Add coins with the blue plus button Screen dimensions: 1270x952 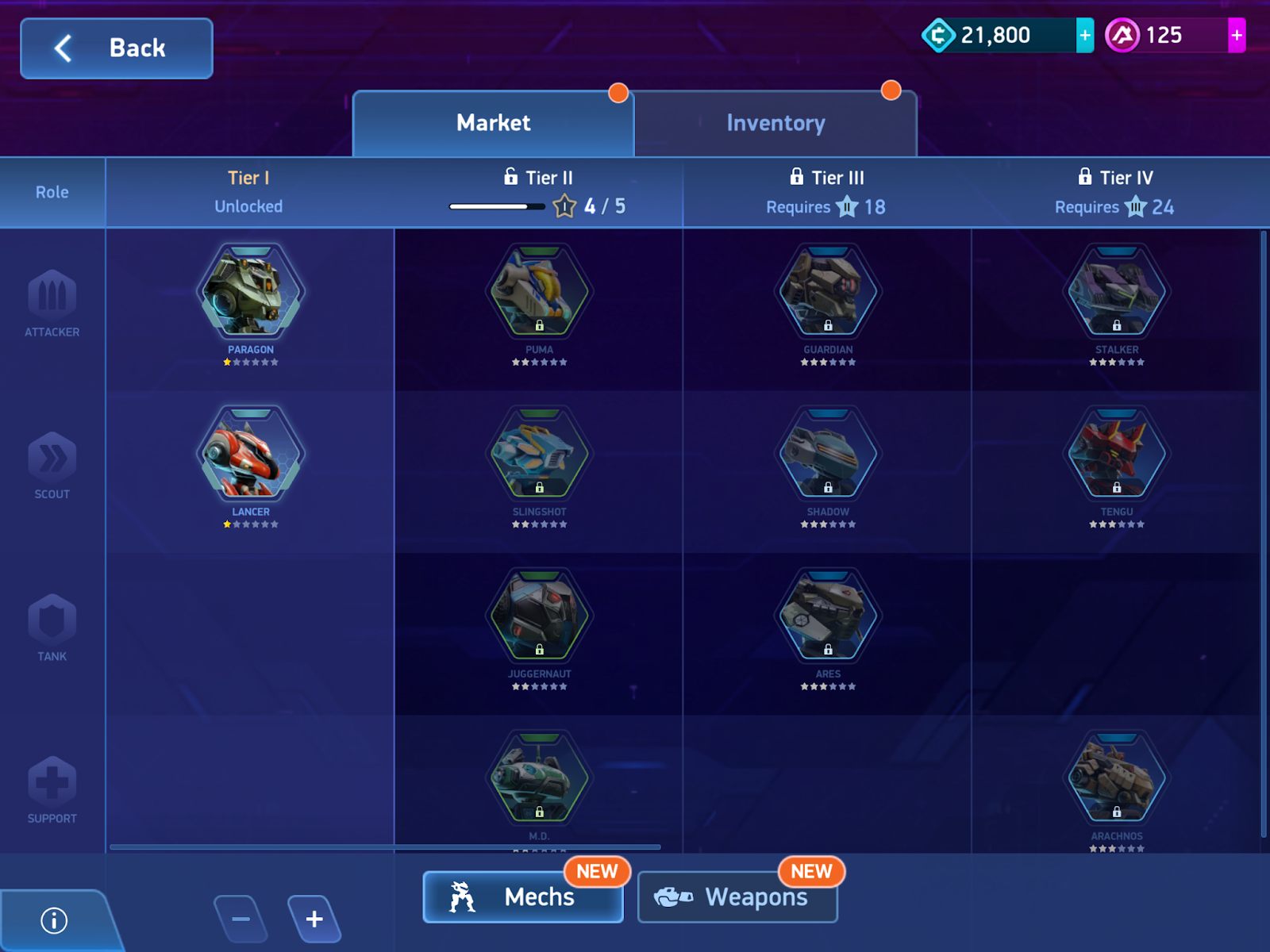tap(1084, 34)
